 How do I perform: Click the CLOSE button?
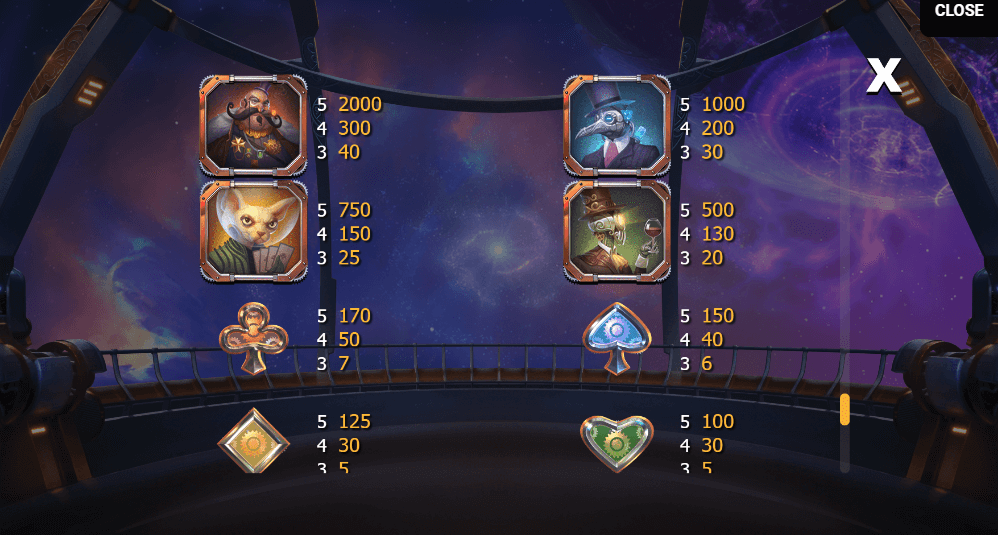pos(958,12)
